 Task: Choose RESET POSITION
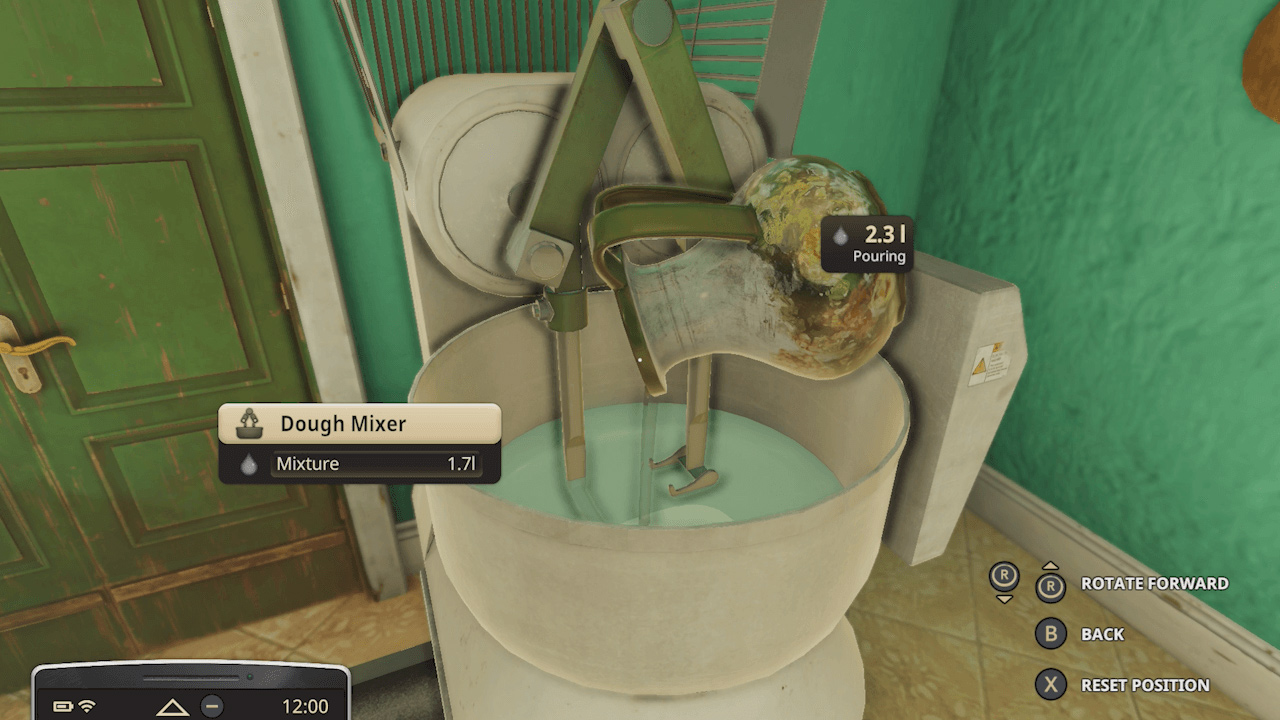click(x=1145, y=685)
